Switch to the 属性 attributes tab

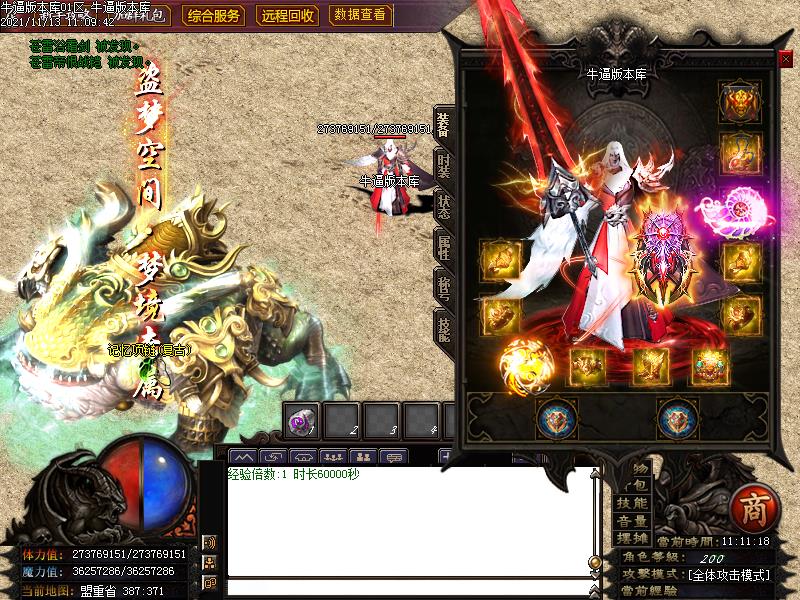[x=443, y=247]
